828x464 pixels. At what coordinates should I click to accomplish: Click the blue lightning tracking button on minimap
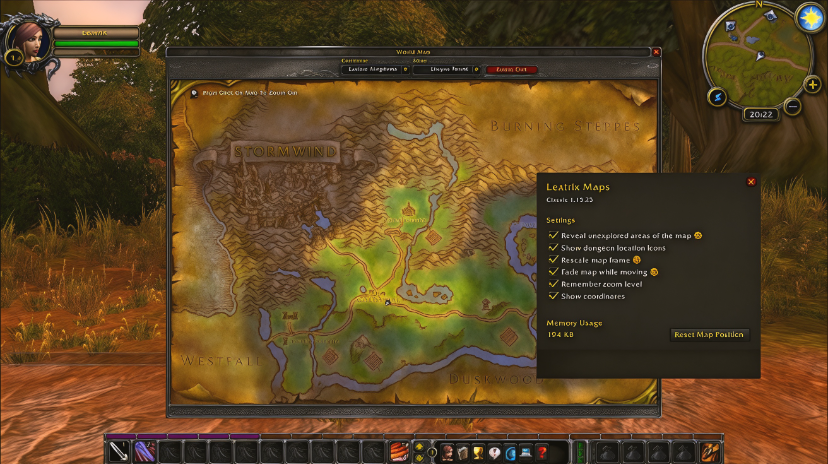[x=717, y=97]
